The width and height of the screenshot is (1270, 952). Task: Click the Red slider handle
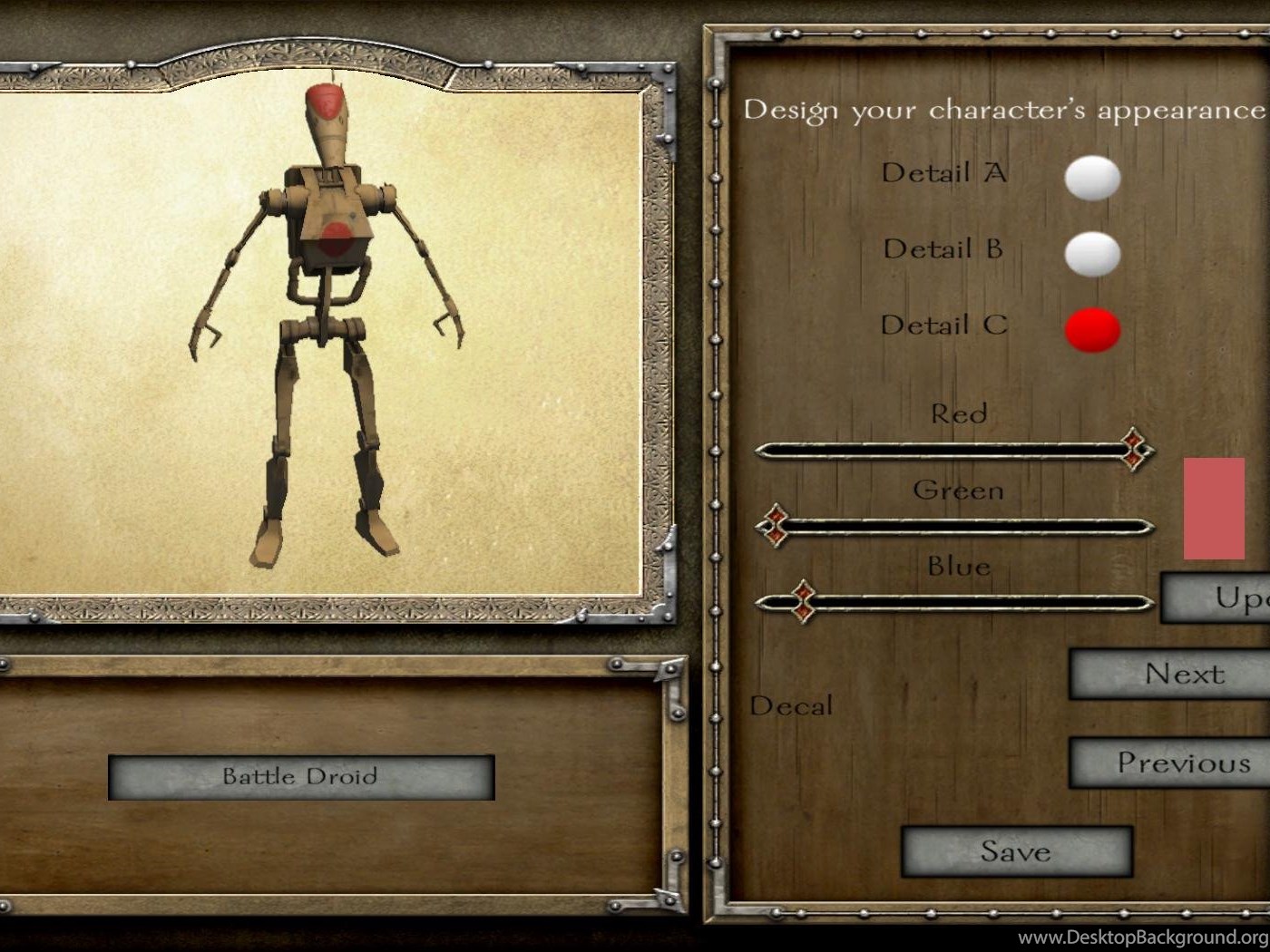[x=1134, y=449]
